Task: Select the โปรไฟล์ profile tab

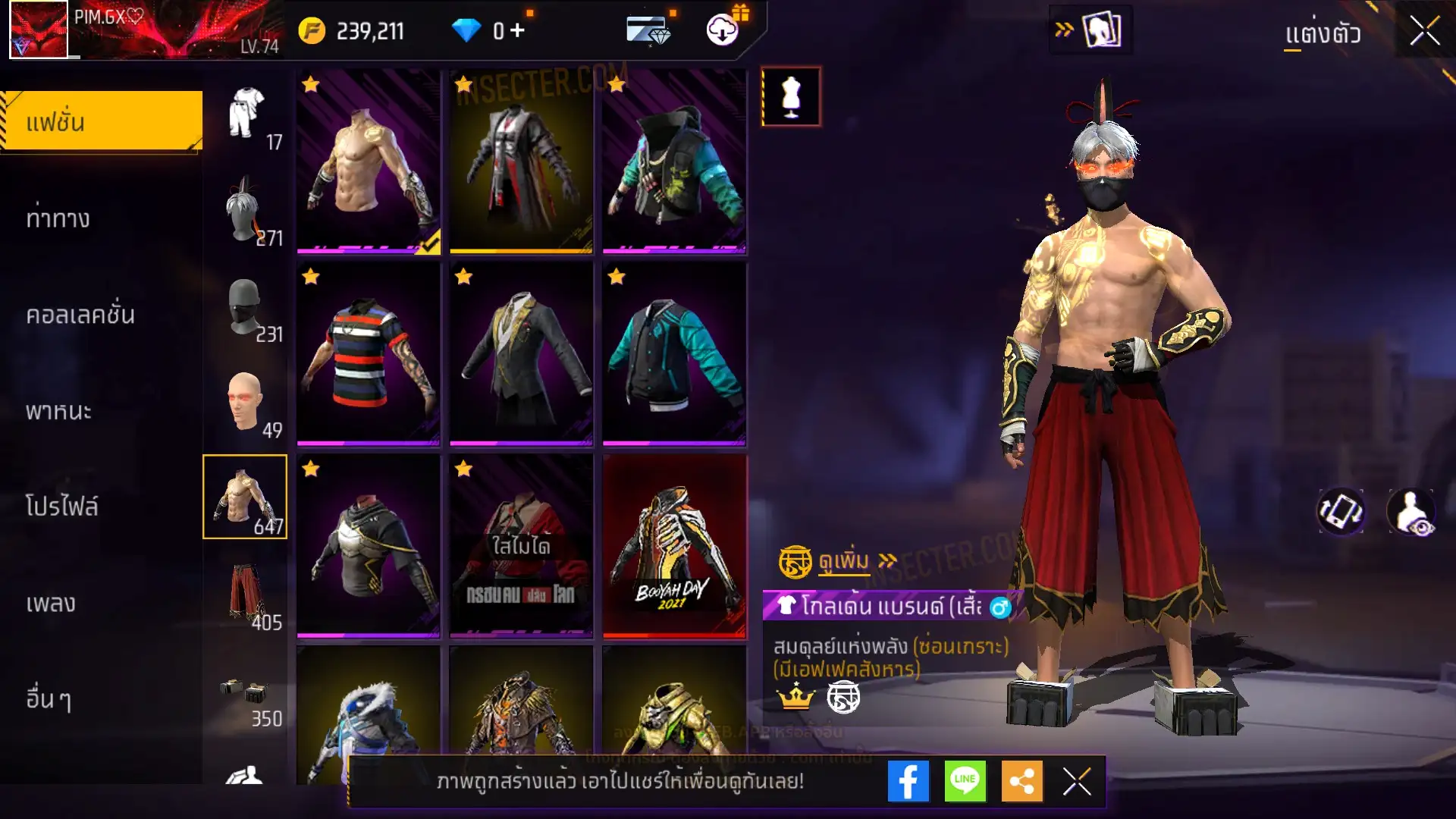Action: click(x=62, y=507)
